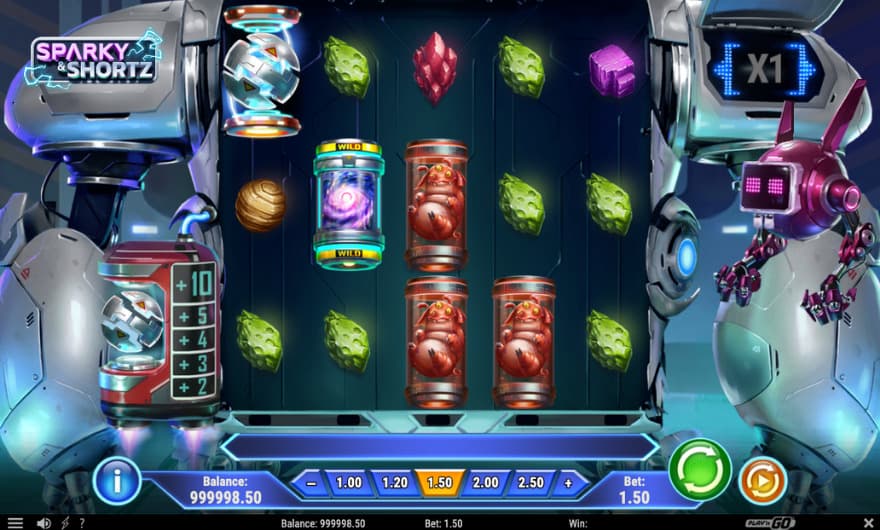Open the blue info paytable button
880x530 pixels.
pyautogui.click(x=117, y=481)
